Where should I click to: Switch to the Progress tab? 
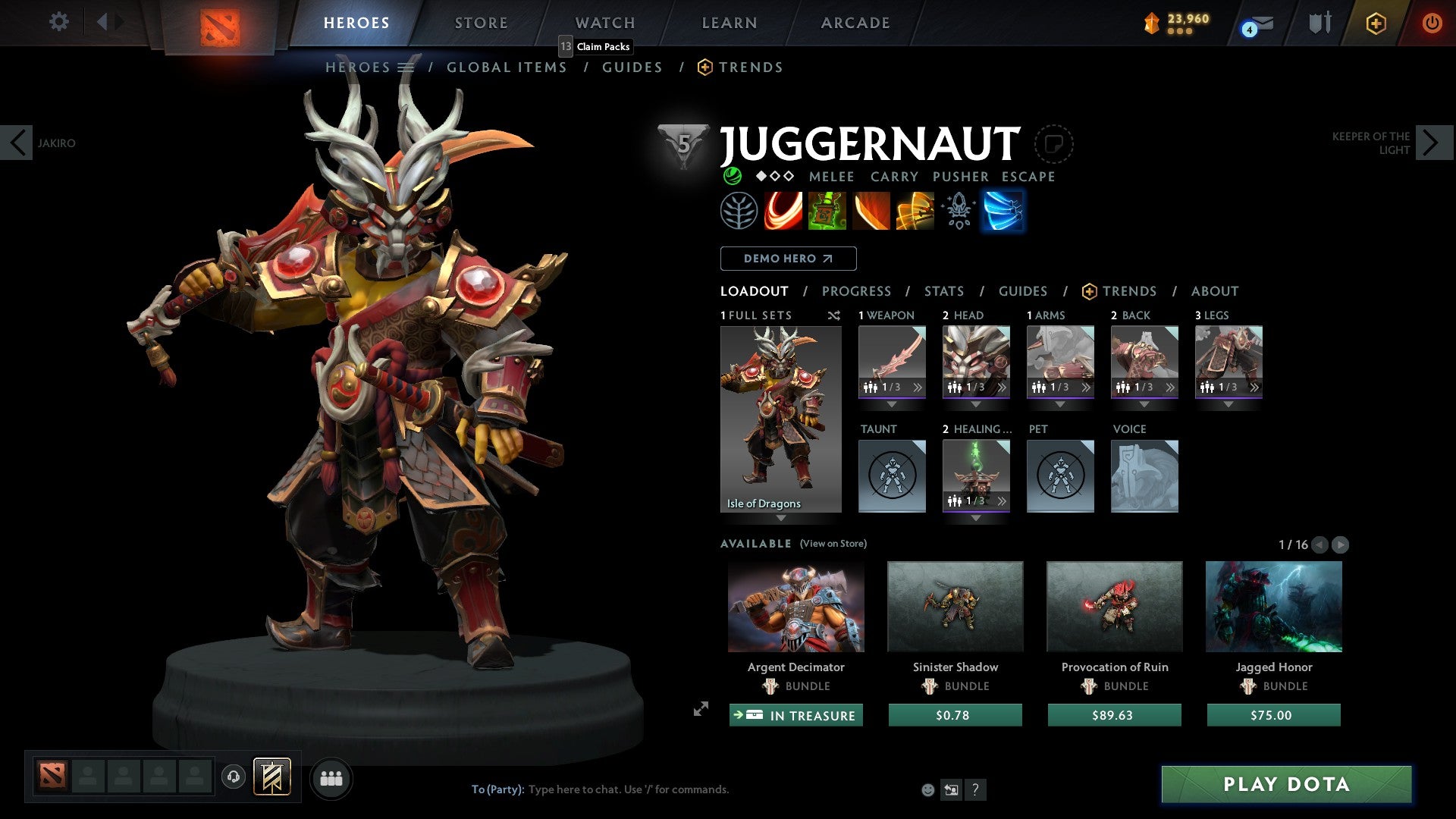coord(857,291)
